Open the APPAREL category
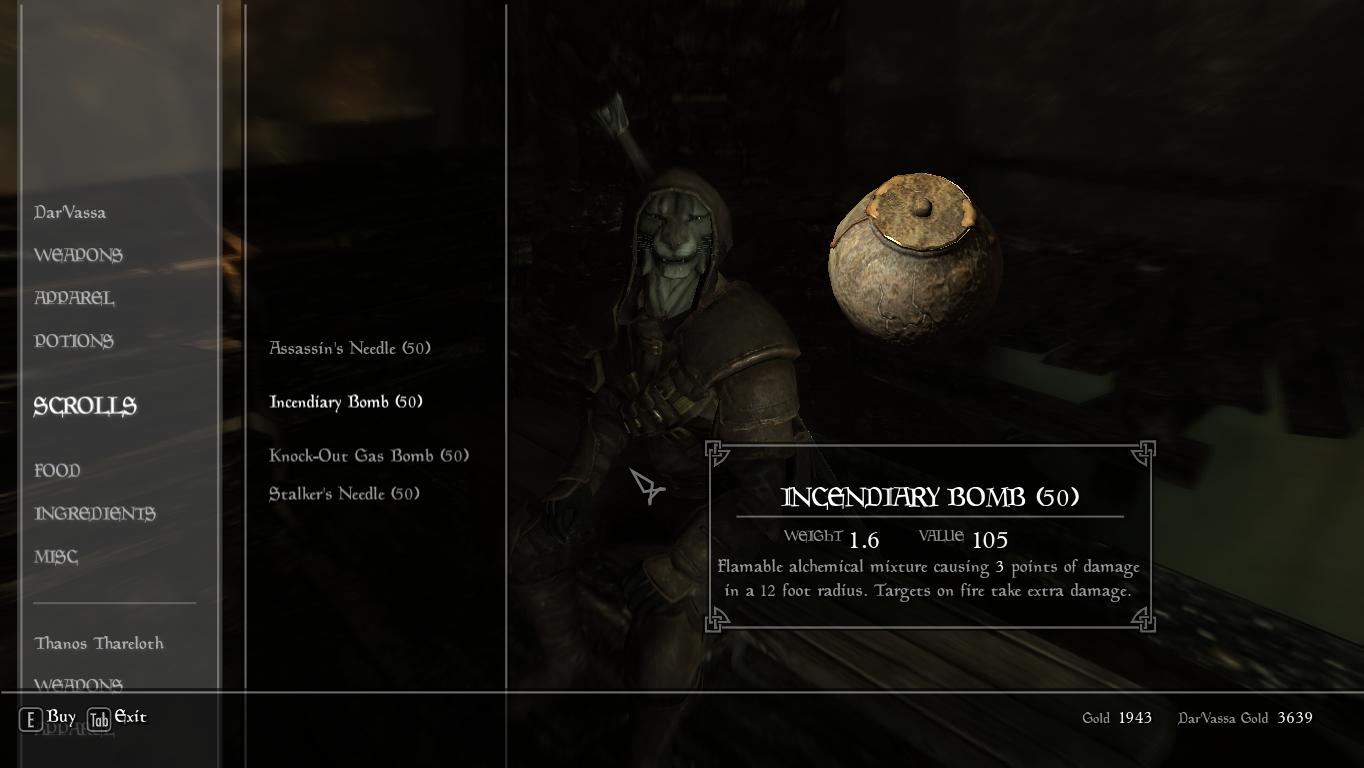The width and height of the screenshot is (1364, 768). (x=75, y=298)
